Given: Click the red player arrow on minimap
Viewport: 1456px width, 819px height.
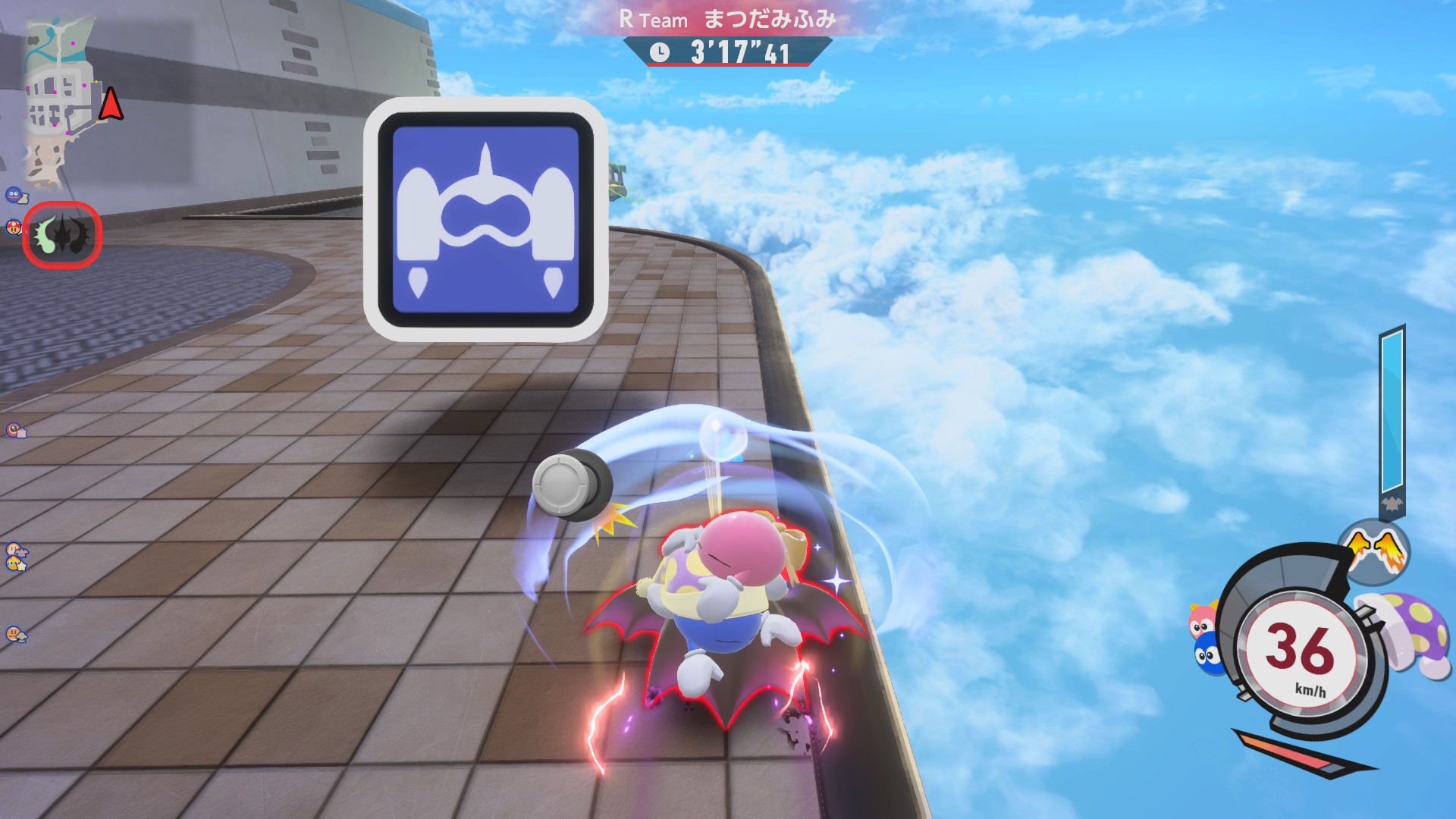Looking at the screenshot, I should coord(111,104).
